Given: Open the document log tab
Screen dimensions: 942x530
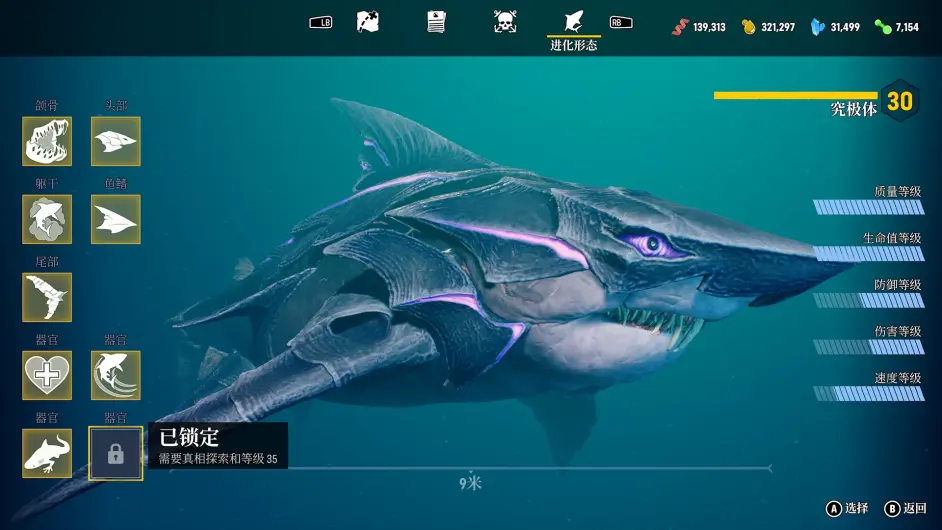Looking at the screenshot, I should (x=436, y=22).
